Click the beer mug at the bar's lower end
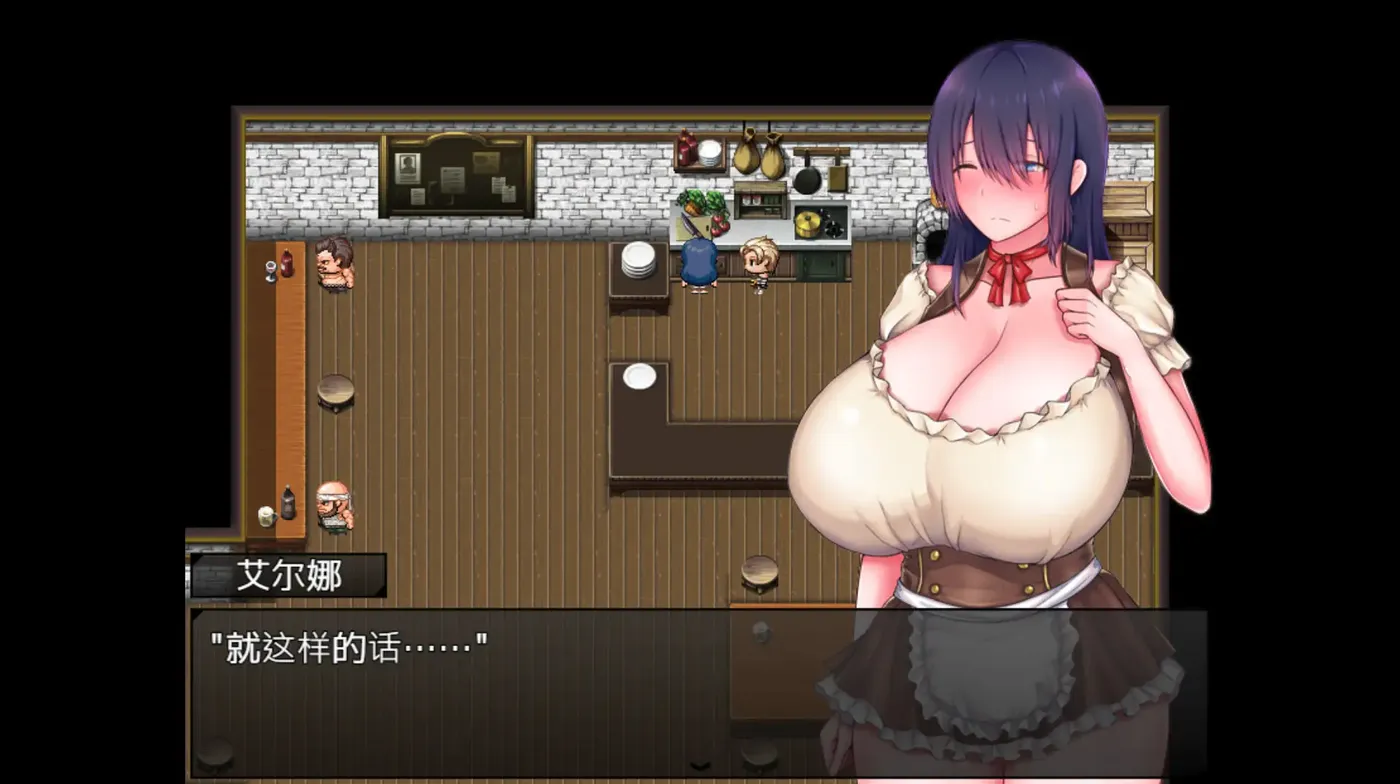Screen dimensions: 1400x784 coord(266,516)
